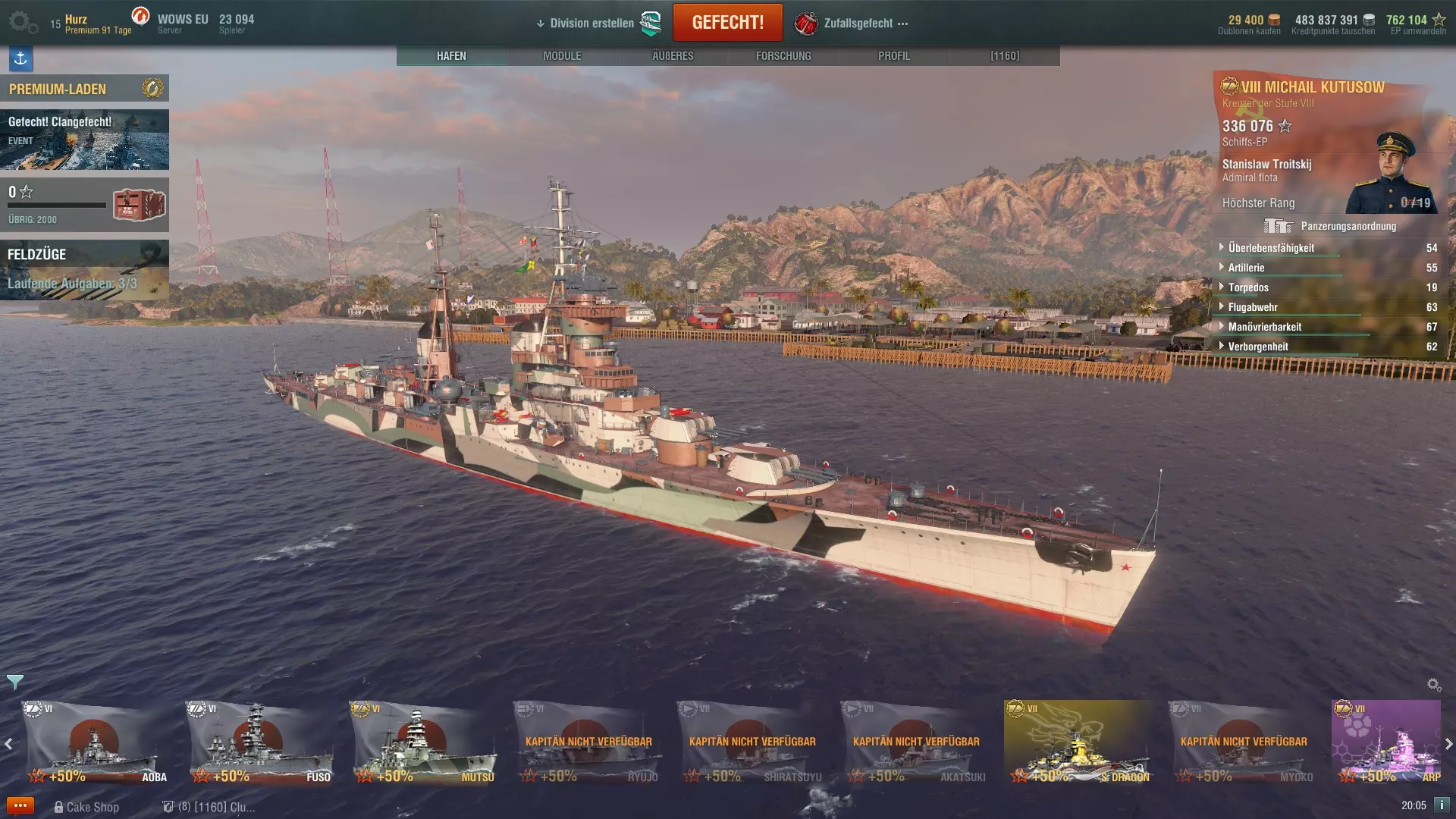Image resolution: width=1456 pixels, height=819 pixels.
Task: Open the Clangefecht event banner
Action: pos(84,140)
